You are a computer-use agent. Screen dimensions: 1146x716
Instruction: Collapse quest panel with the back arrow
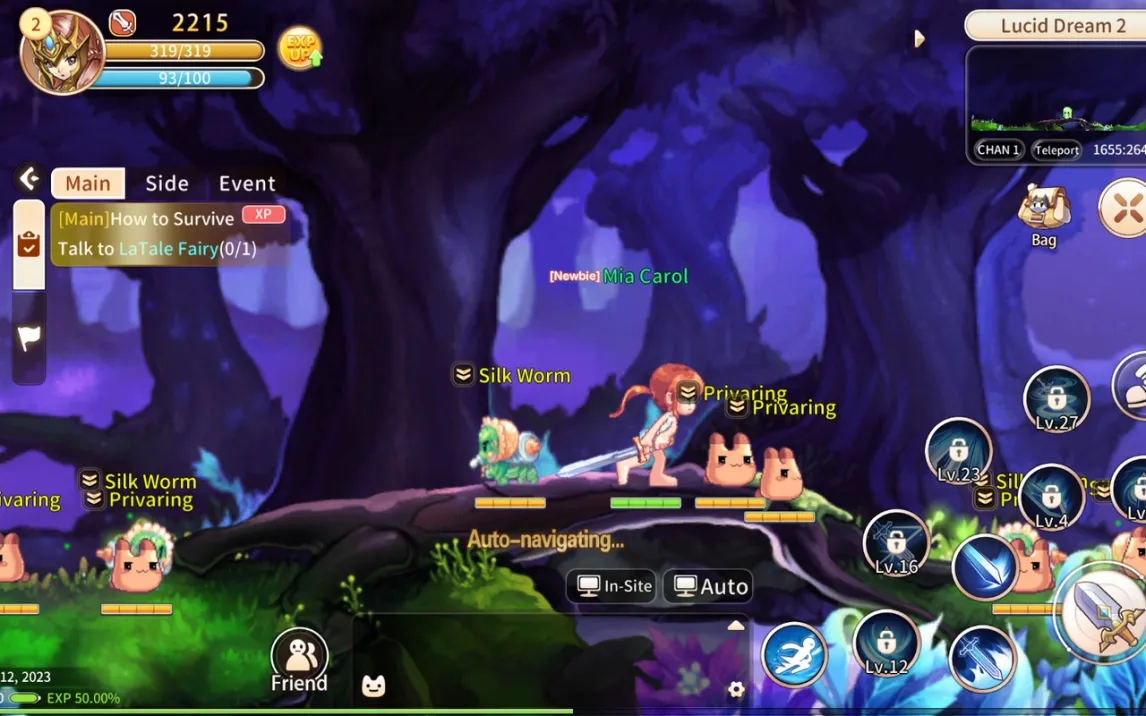29,179
